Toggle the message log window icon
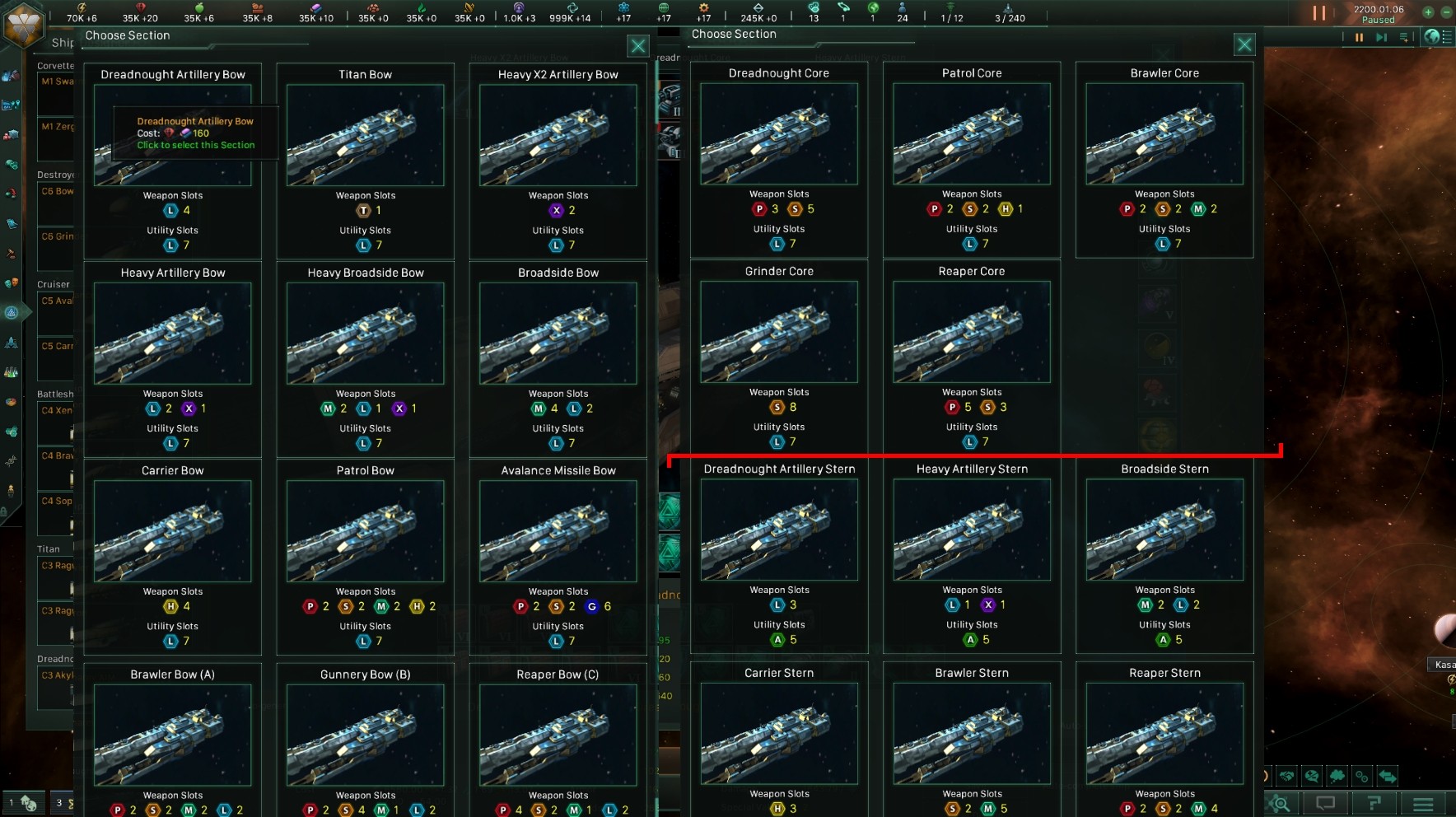This screenshot has width=1456, height=817. pyautogui.click(x=1327, y=803)
